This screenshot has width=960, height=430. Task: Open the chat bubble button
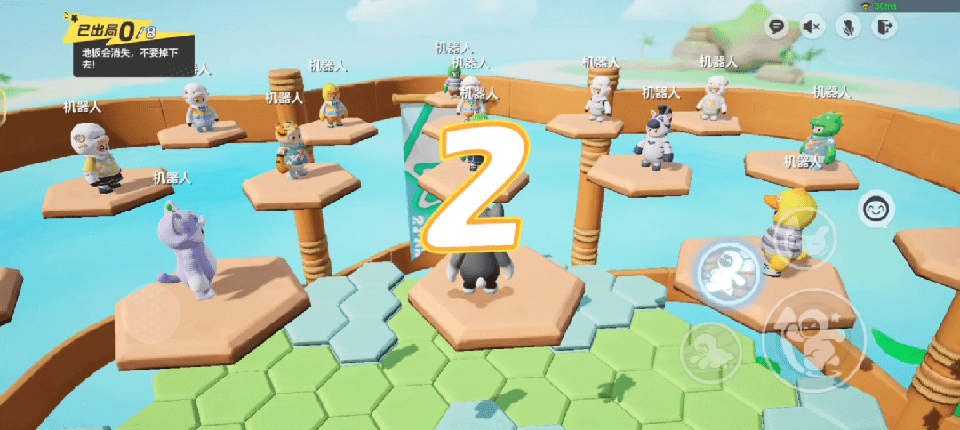point(775,27)
